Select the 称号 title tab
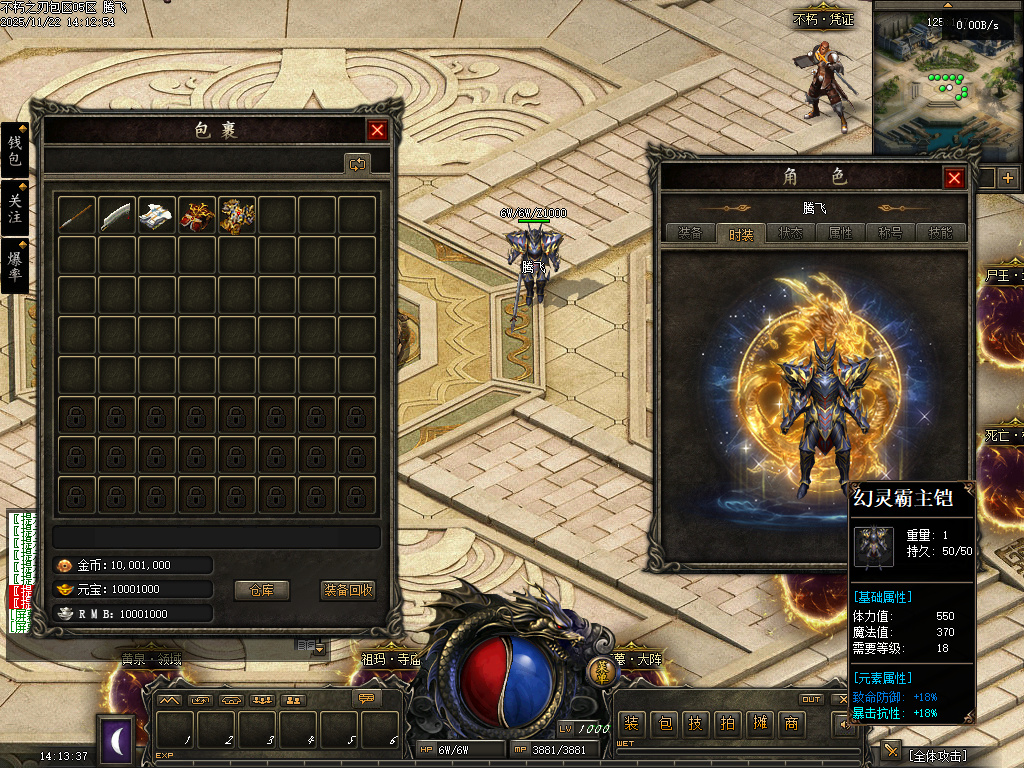Viewport: 1024px width, 768px height. [x=890, y=233]
